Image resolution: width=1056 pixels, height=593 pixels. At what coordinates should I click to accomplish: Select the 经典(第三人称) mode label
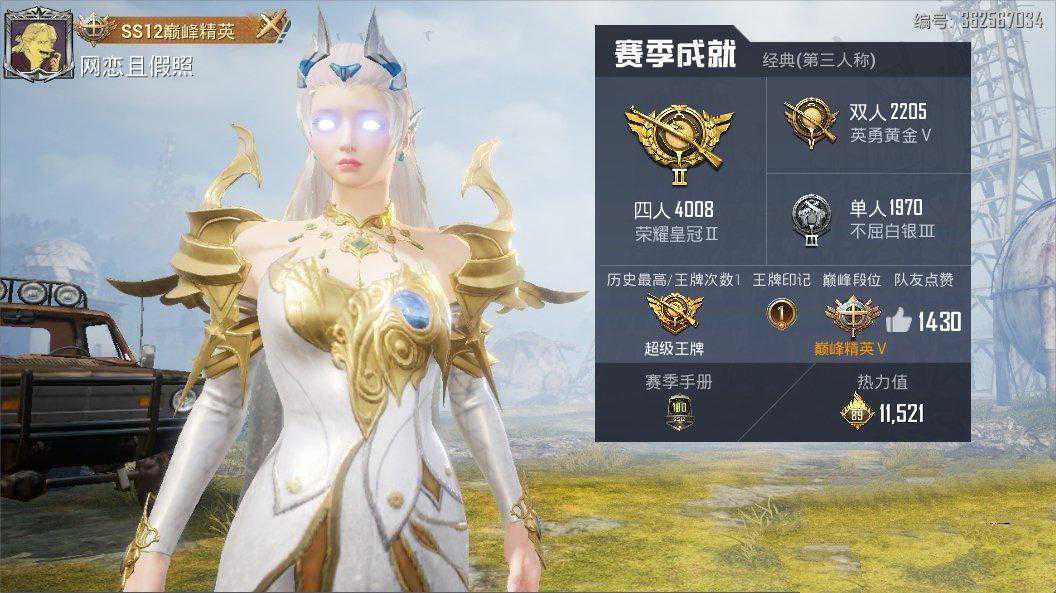(818, 60)
